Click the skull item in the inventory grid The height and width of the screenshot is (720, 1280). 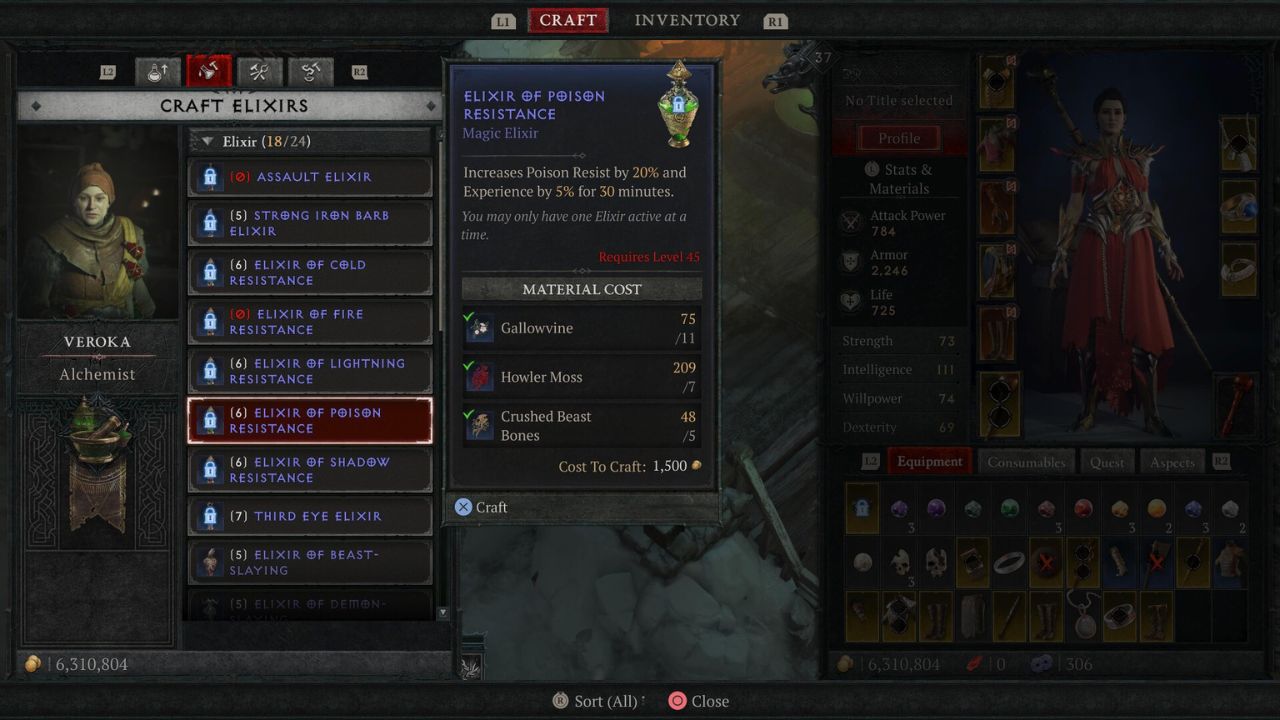click(x=902, y=560)
